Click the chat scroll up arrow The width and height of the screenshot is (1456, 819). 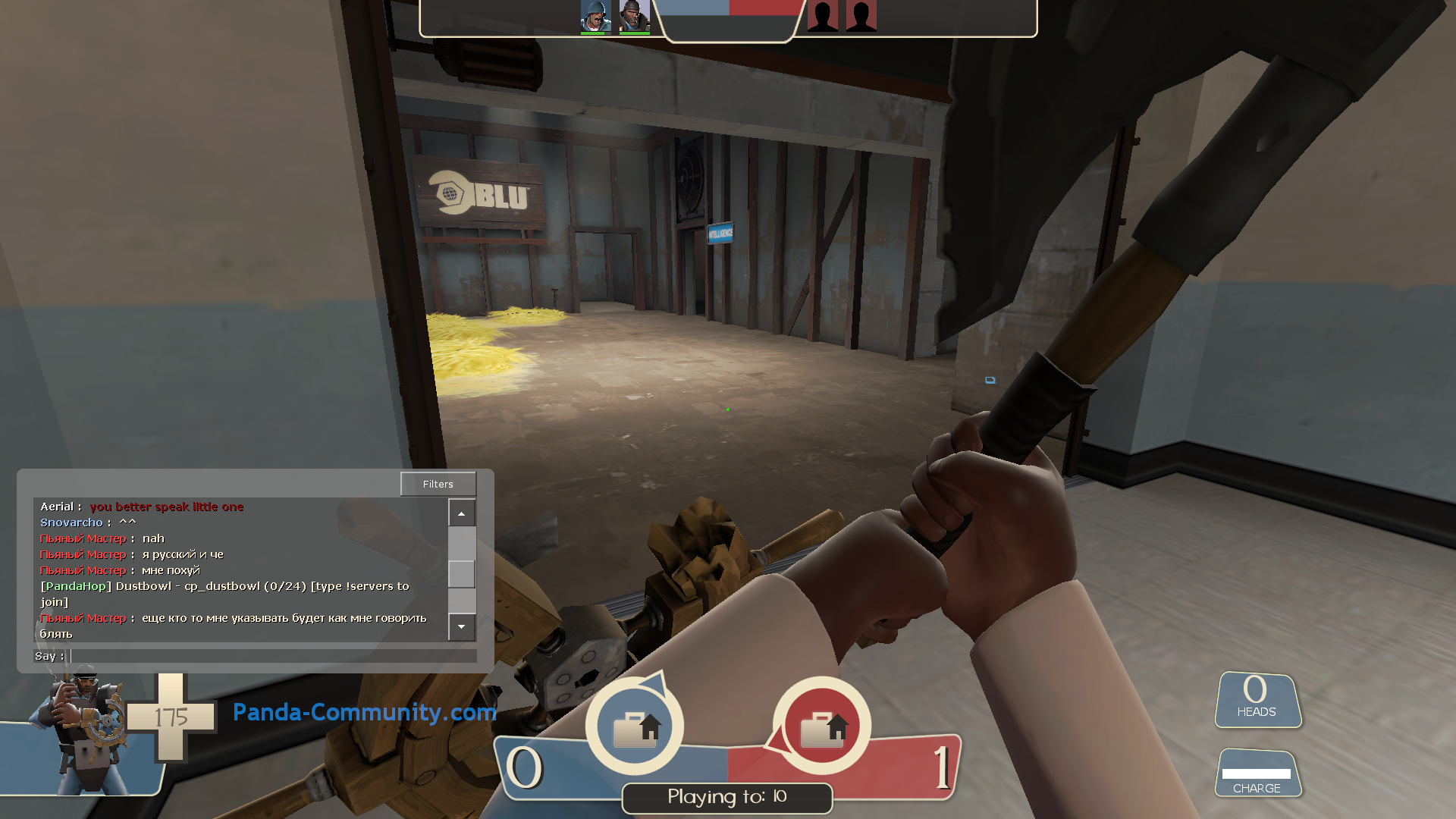click(x=461, y=513)
